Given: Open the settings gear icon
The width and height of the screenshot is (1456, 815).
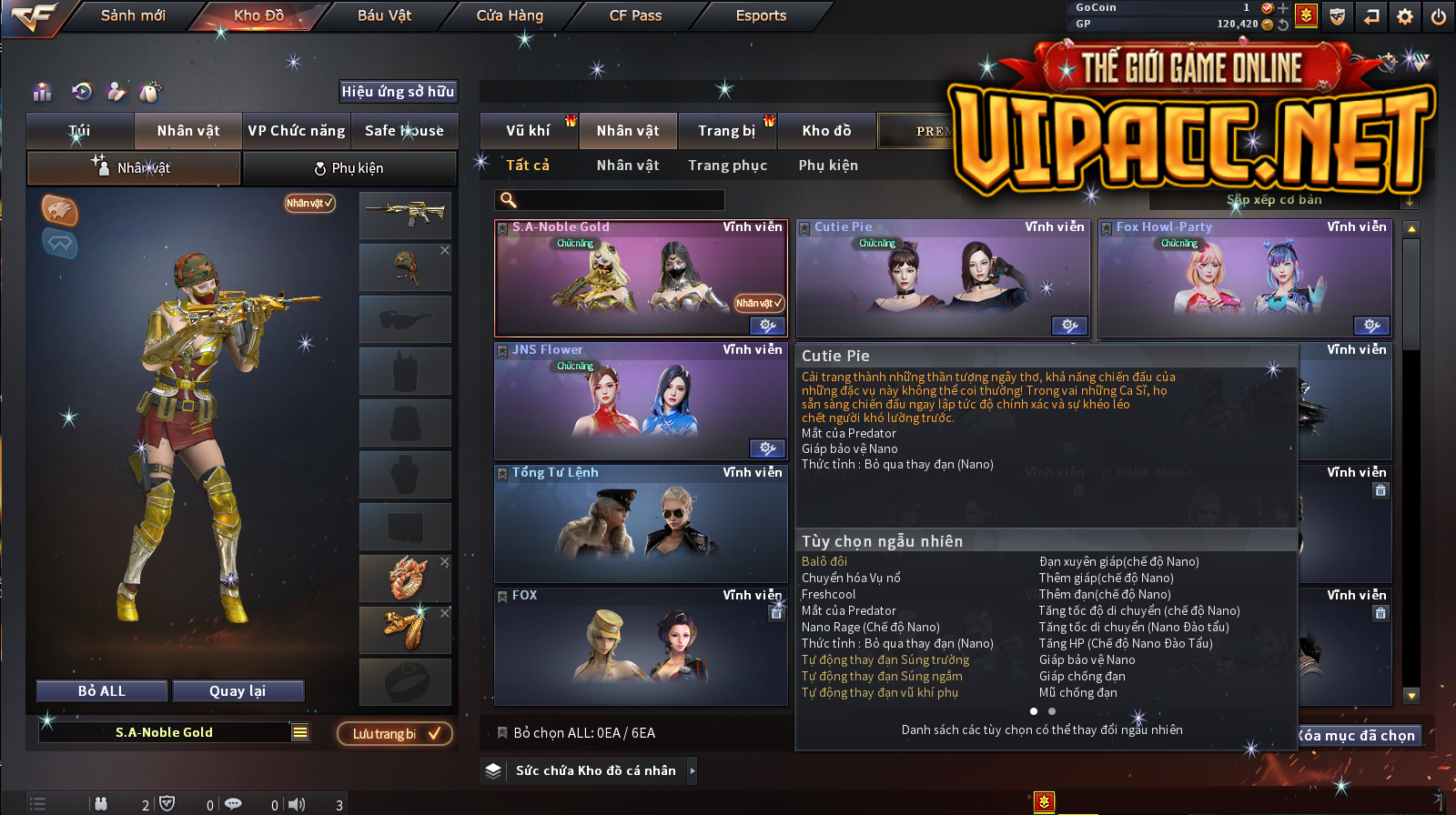Looking at the screenshot, I should click(1405, 16).
